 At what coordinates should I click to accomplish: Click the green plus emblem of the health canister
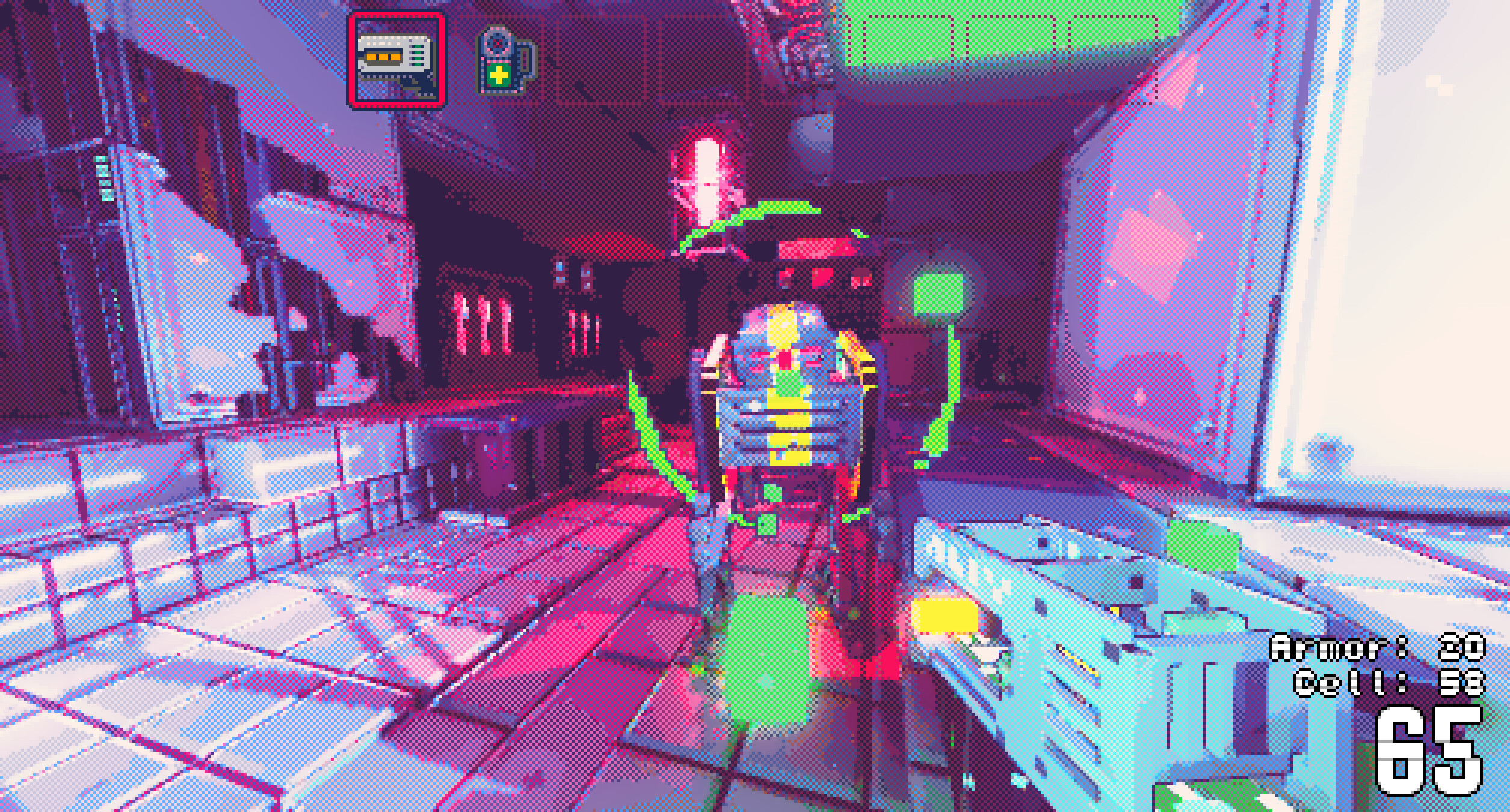(498, 76)
